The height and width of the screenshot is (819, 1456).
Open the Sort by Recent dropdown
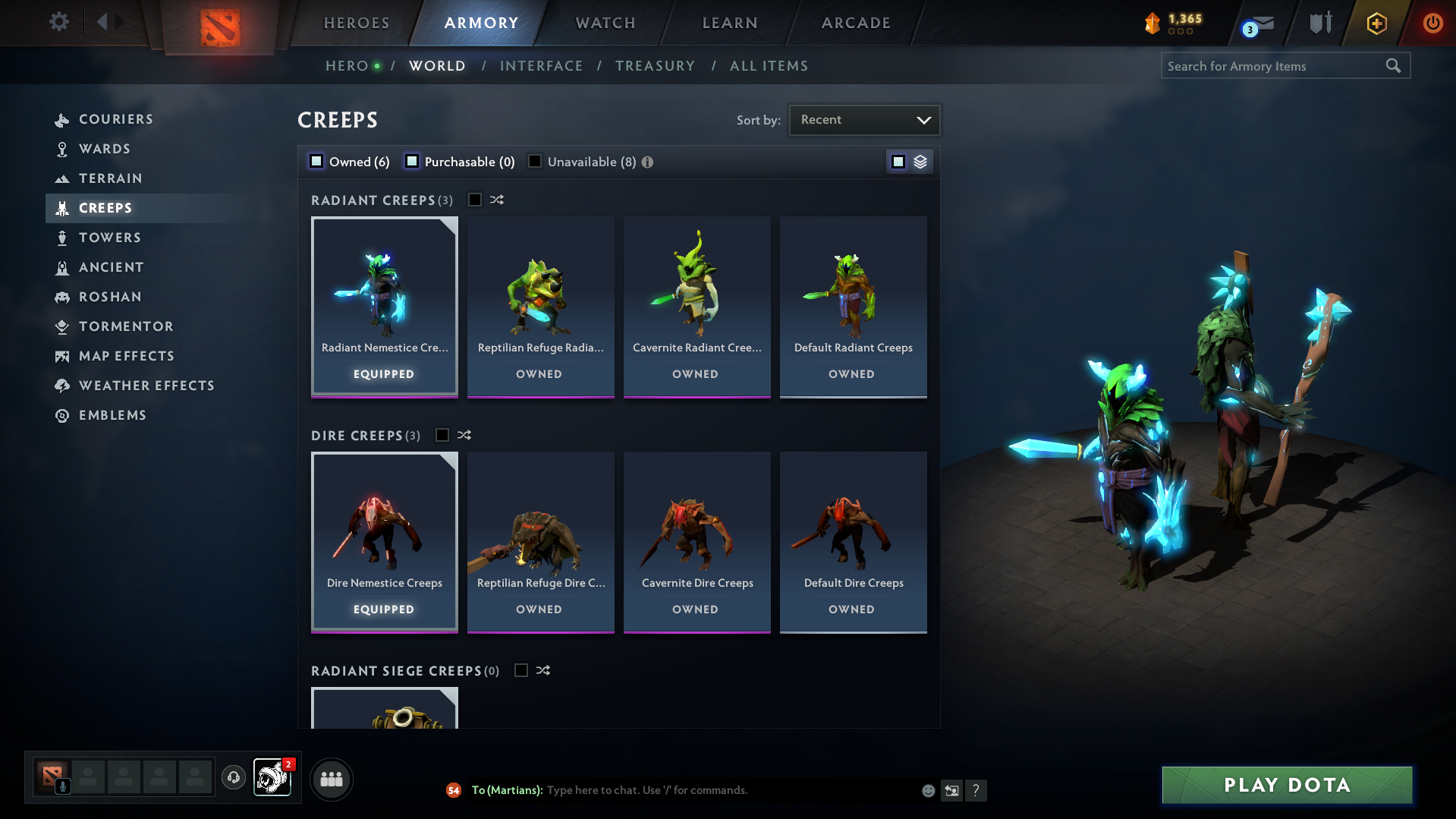pos(864,119)
